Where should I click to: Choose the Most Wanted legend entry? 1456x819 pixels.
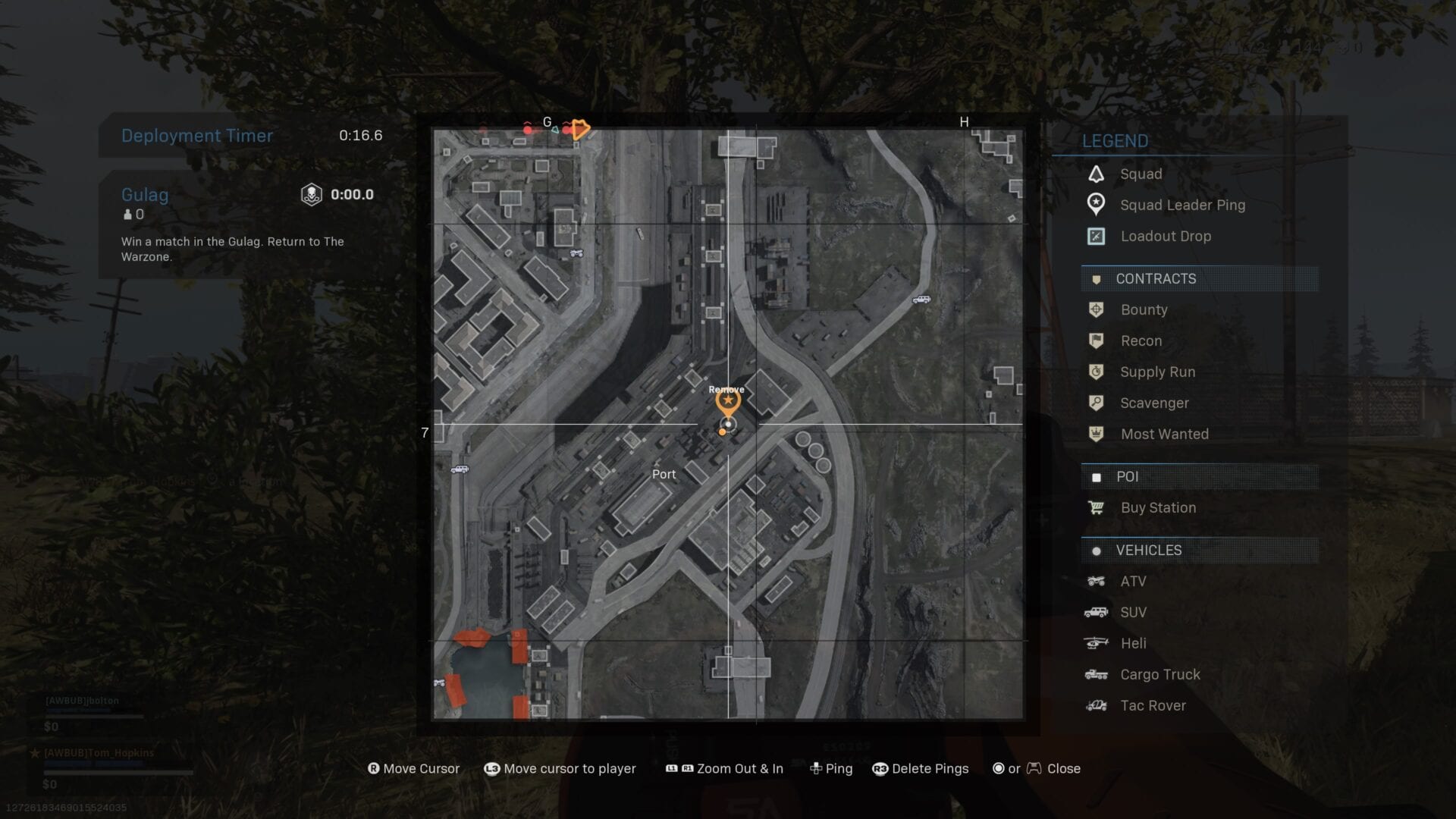1164,434
